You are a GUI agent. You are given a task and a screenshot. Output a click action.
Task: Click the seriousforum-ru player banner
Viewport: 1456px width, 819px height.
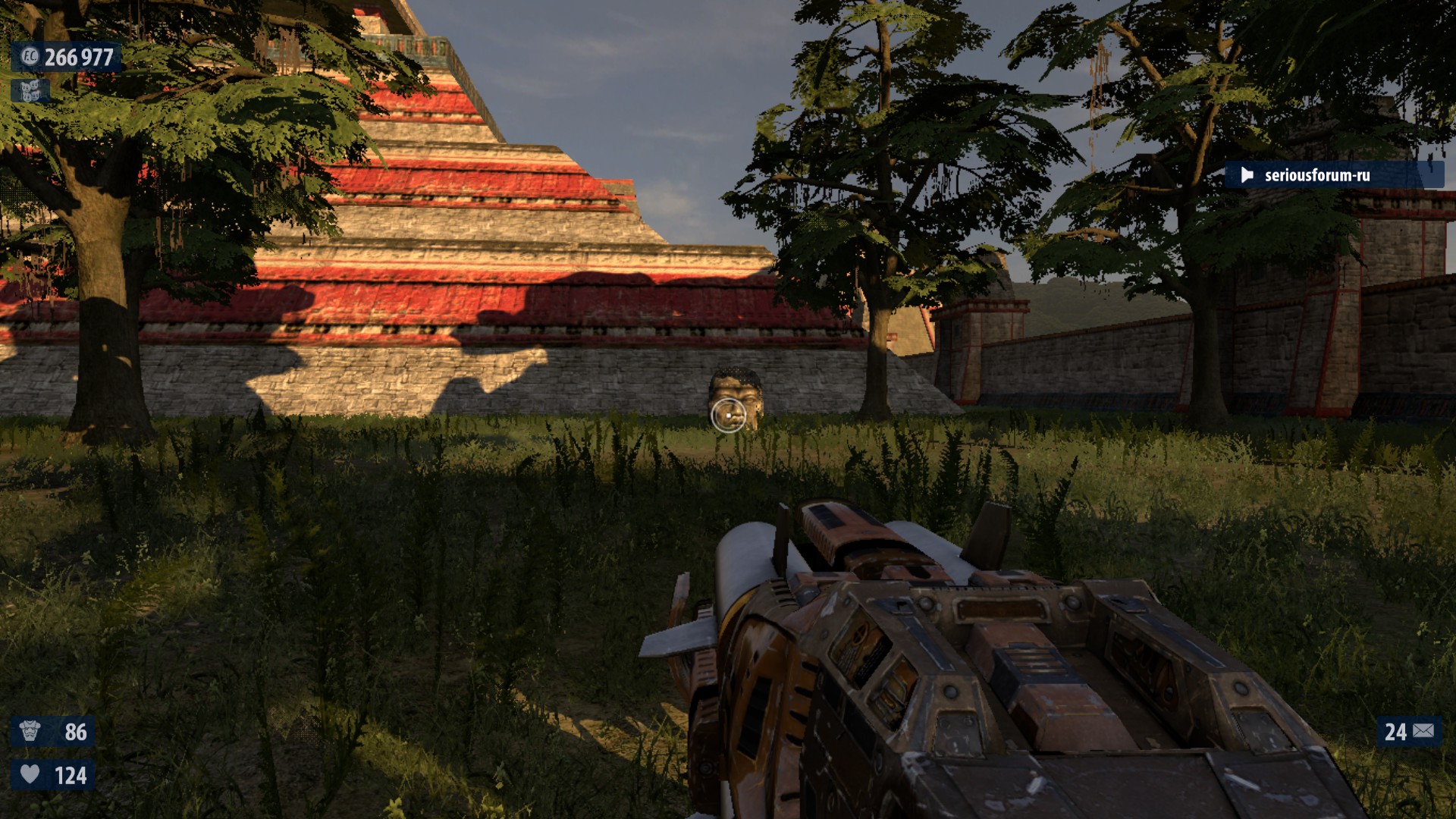tap(1333, 175)
